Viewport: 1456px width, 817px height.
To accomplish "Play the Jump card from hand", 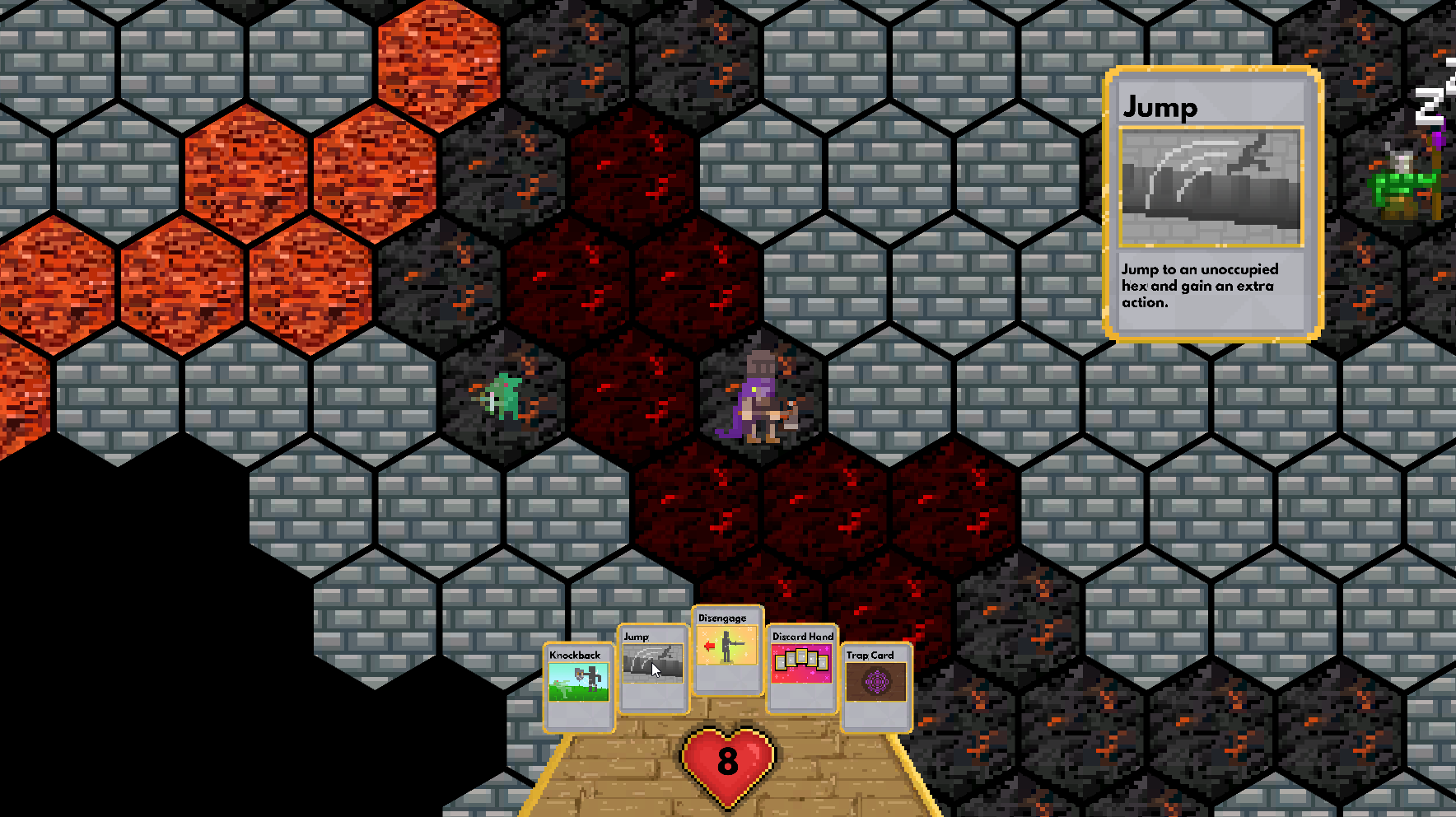I will coord(653,669).
